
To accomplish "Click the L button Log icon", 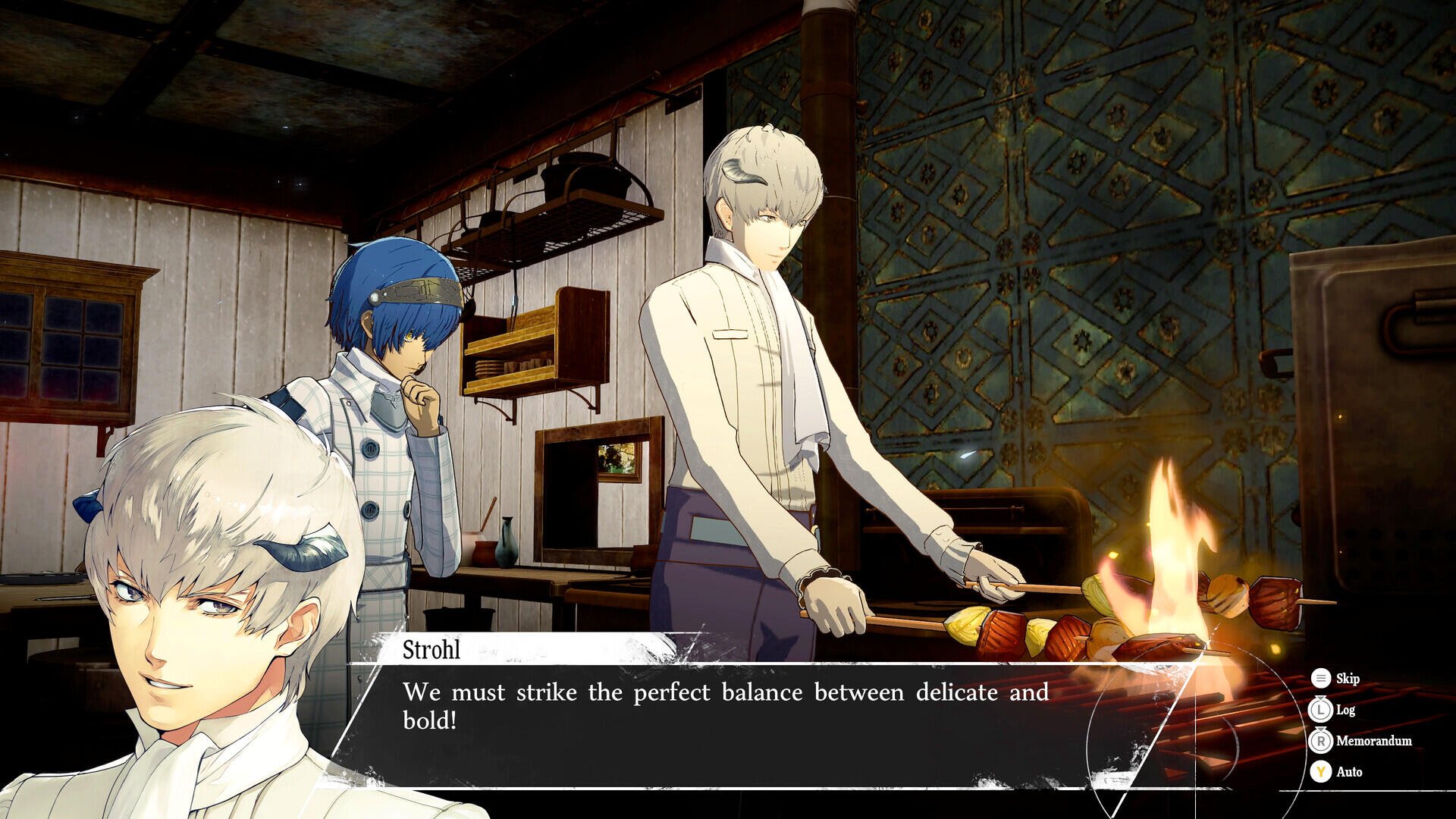I will click(x=1321, y=710).
